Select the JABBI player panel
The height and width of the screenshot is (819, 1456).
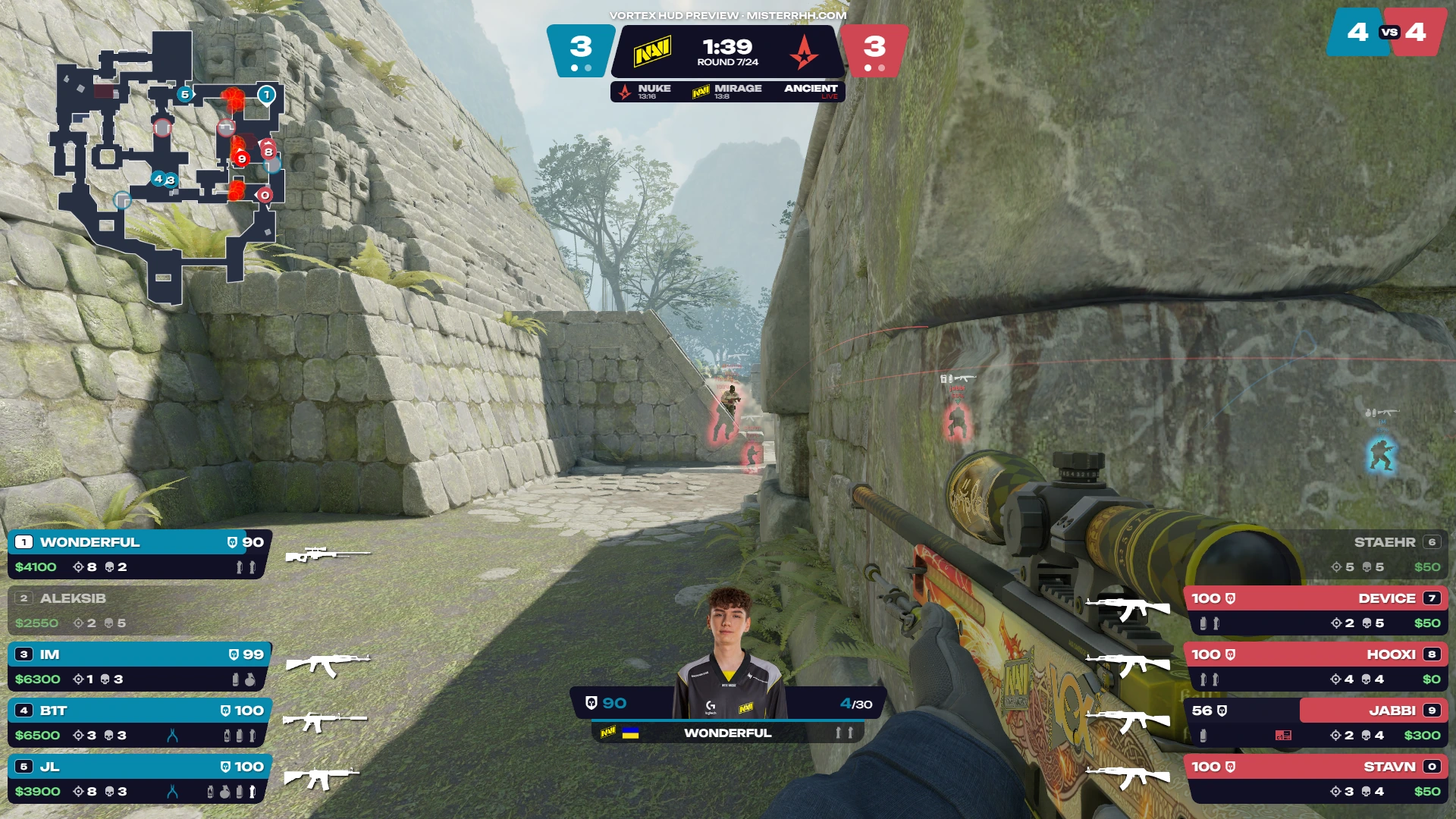pos(1316,723)
